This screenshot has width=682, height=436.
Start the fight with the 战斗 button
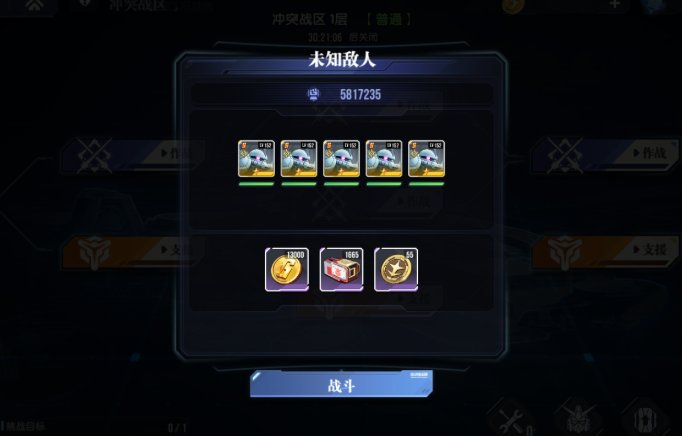tap(341, 384)
